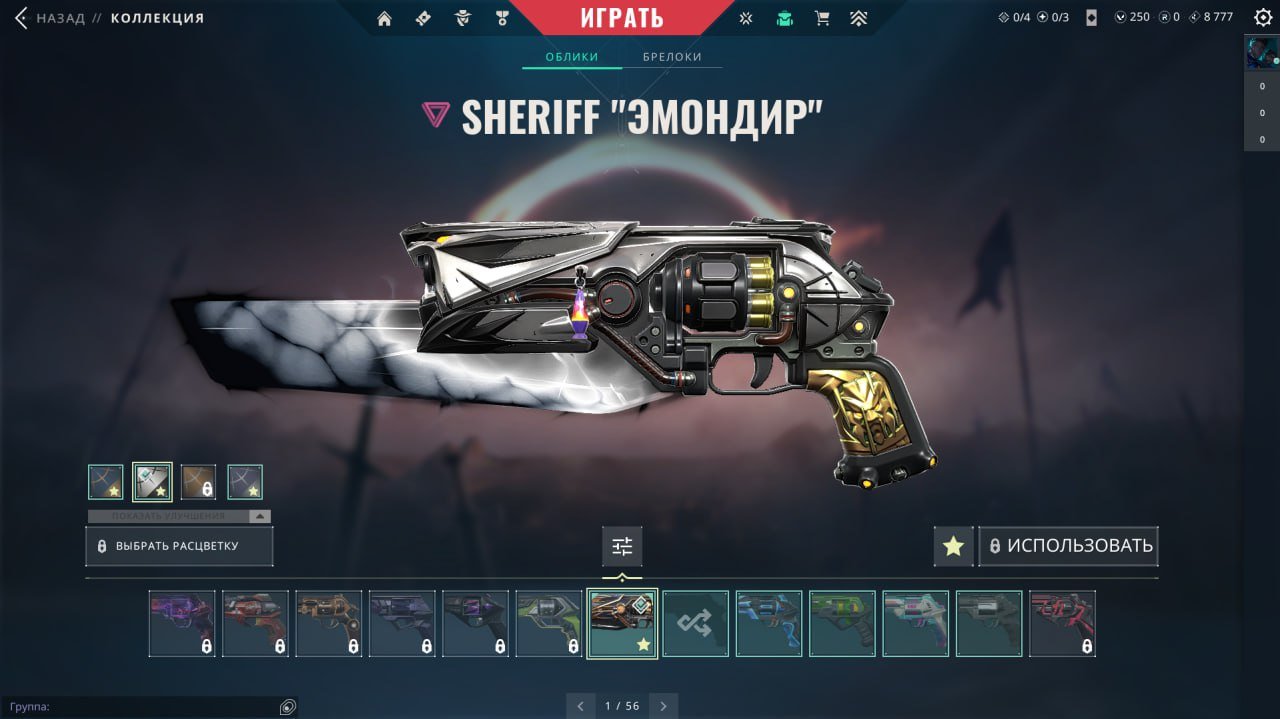
Task: Click the ИСПОЛЬЗОВАТЬ equip button
Action: tap(1068, 547)
